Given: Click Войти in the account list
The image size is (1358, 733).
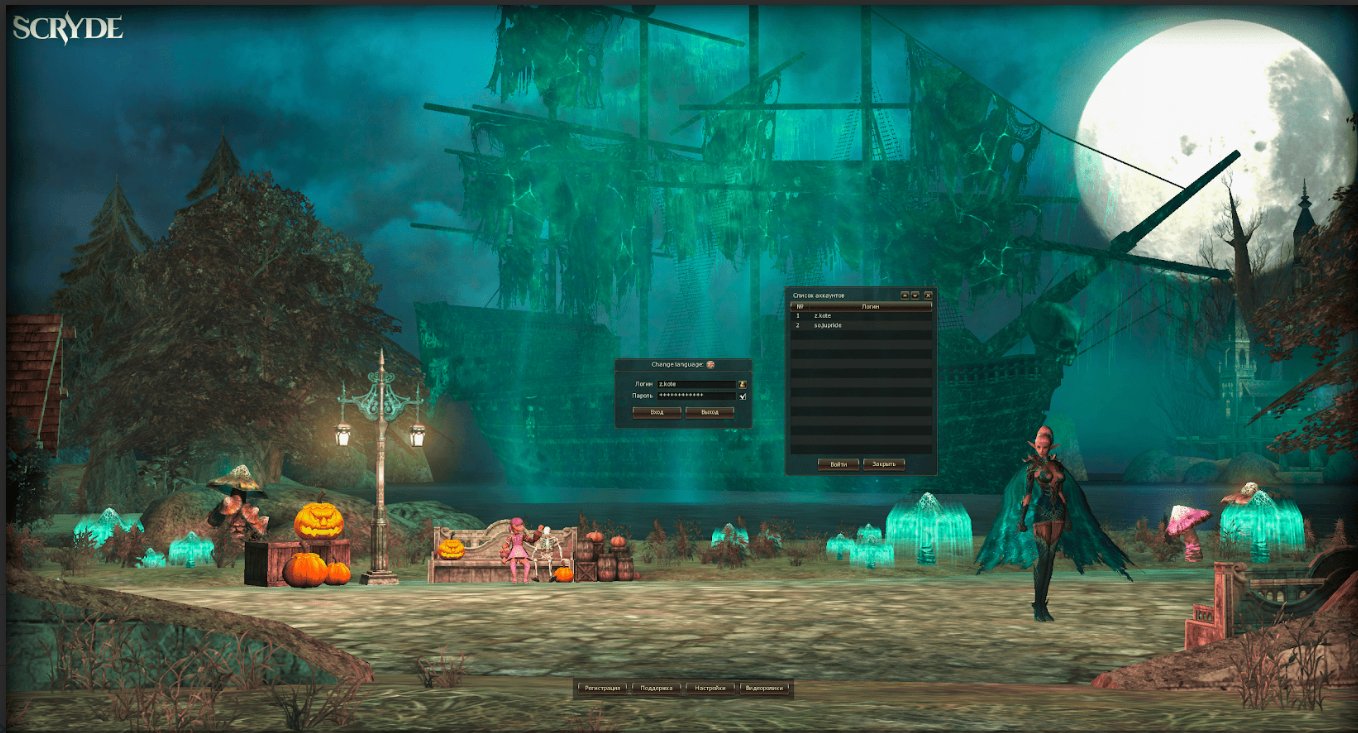Looking at the screenshot, I should click(838, 464).
